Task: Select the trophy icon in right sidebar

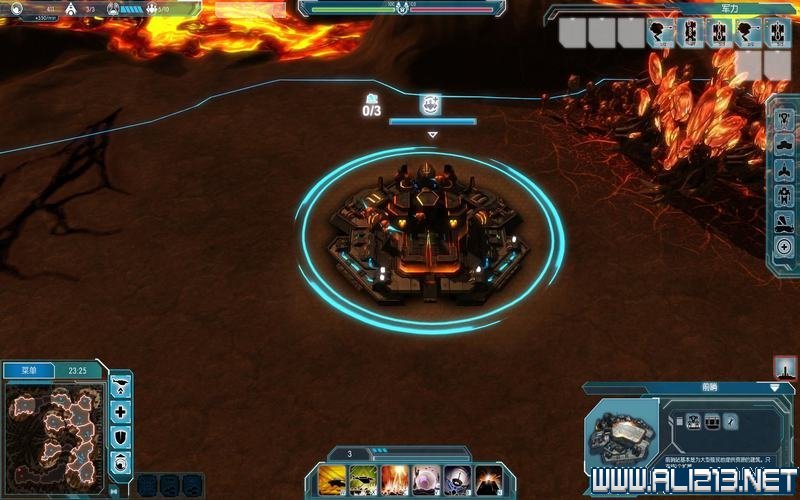Action: [785, 116]
